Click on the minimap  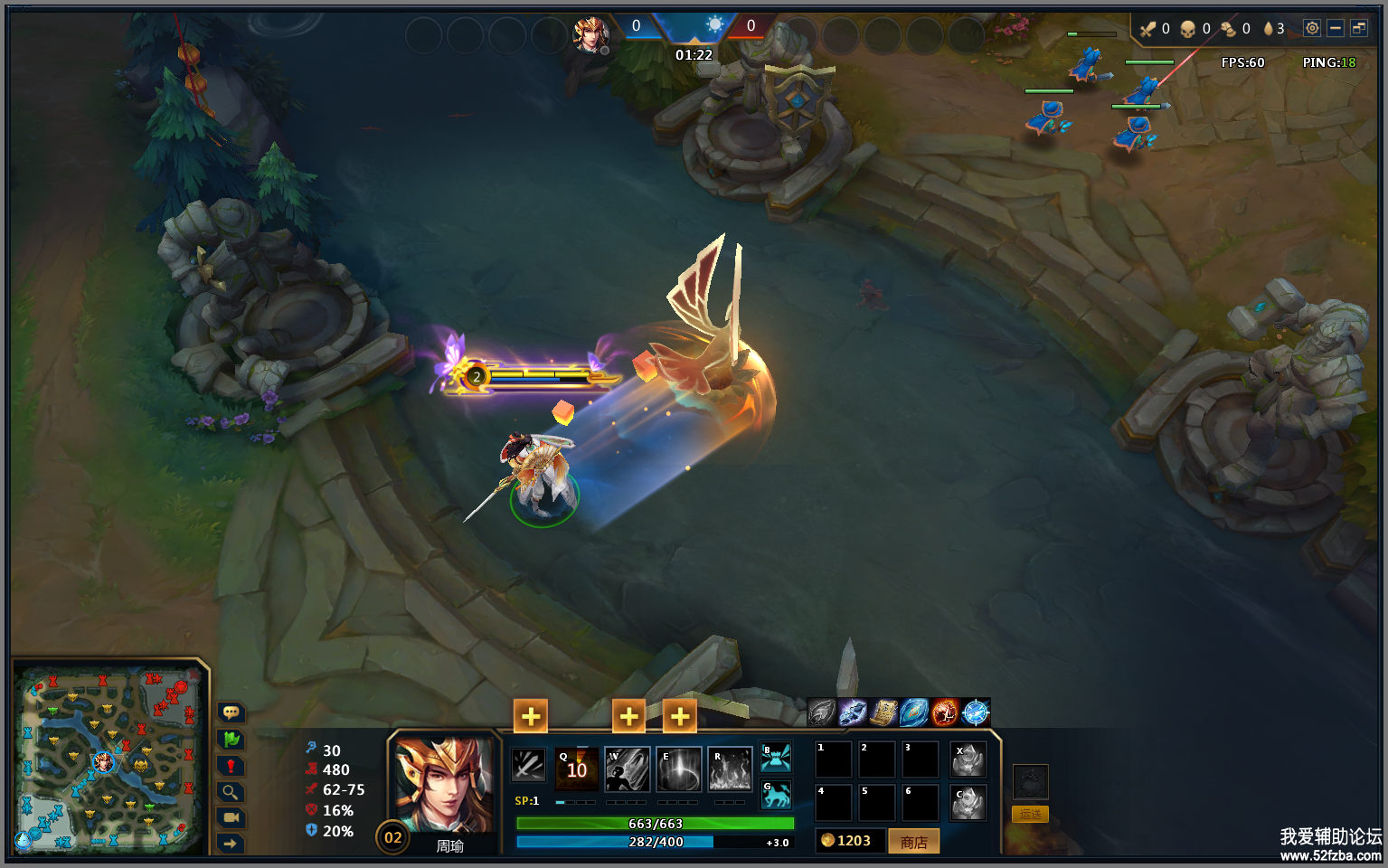tap(107, 759)
